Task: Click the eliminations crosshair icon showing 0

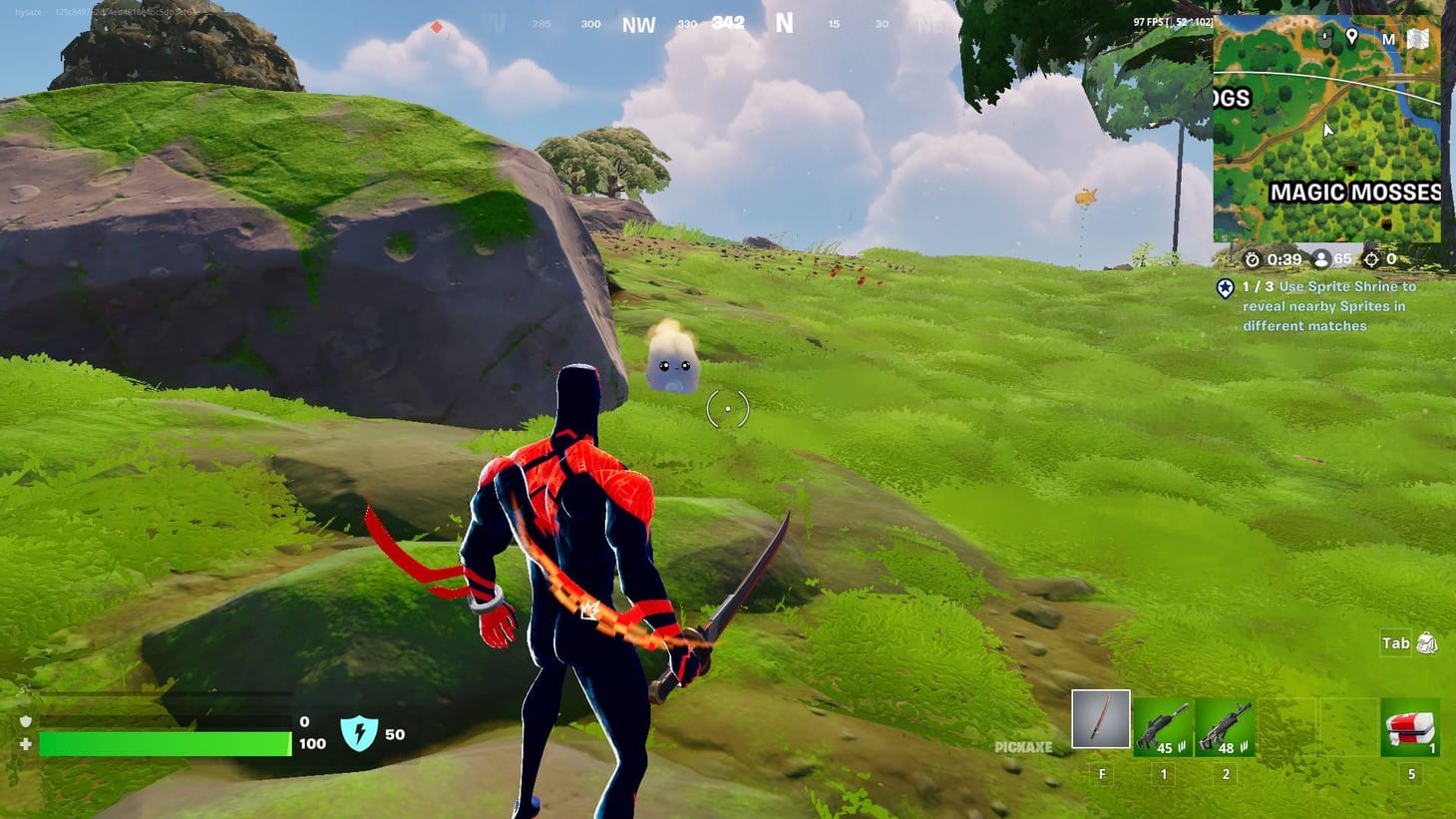Action: coord(1373,259)
